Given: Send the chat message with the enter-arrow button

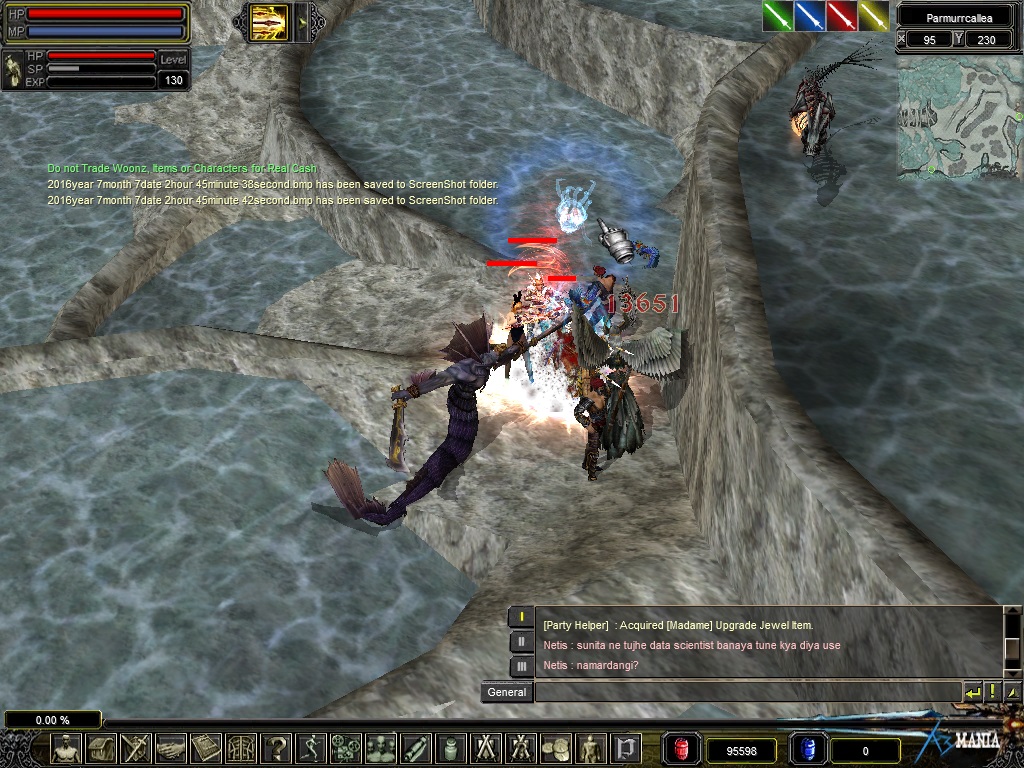Looking at the screenshot, I should point(972,692).
